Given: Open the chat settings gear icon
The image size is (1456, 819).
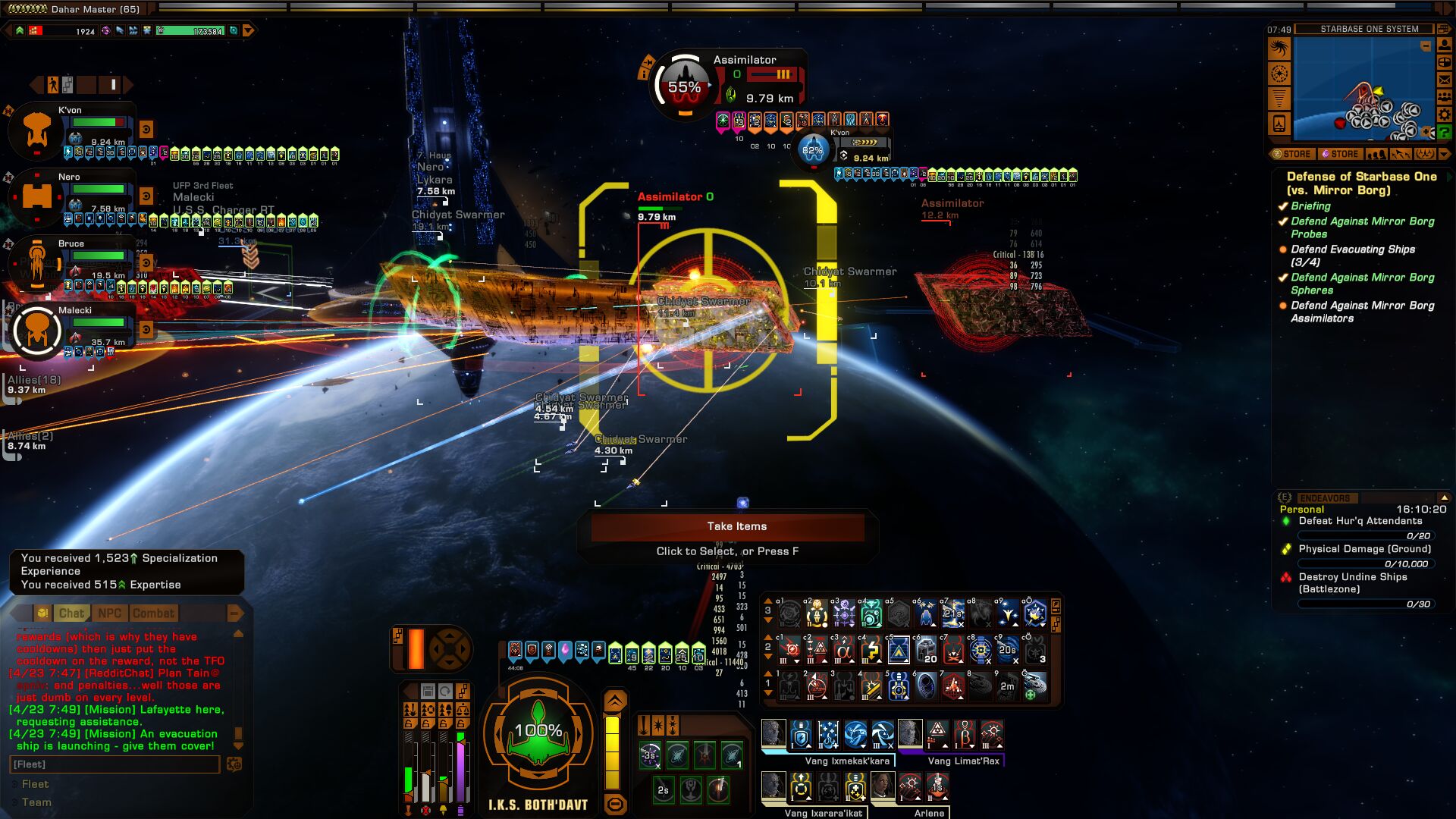Looking at the screenshot, I should 234,764.
